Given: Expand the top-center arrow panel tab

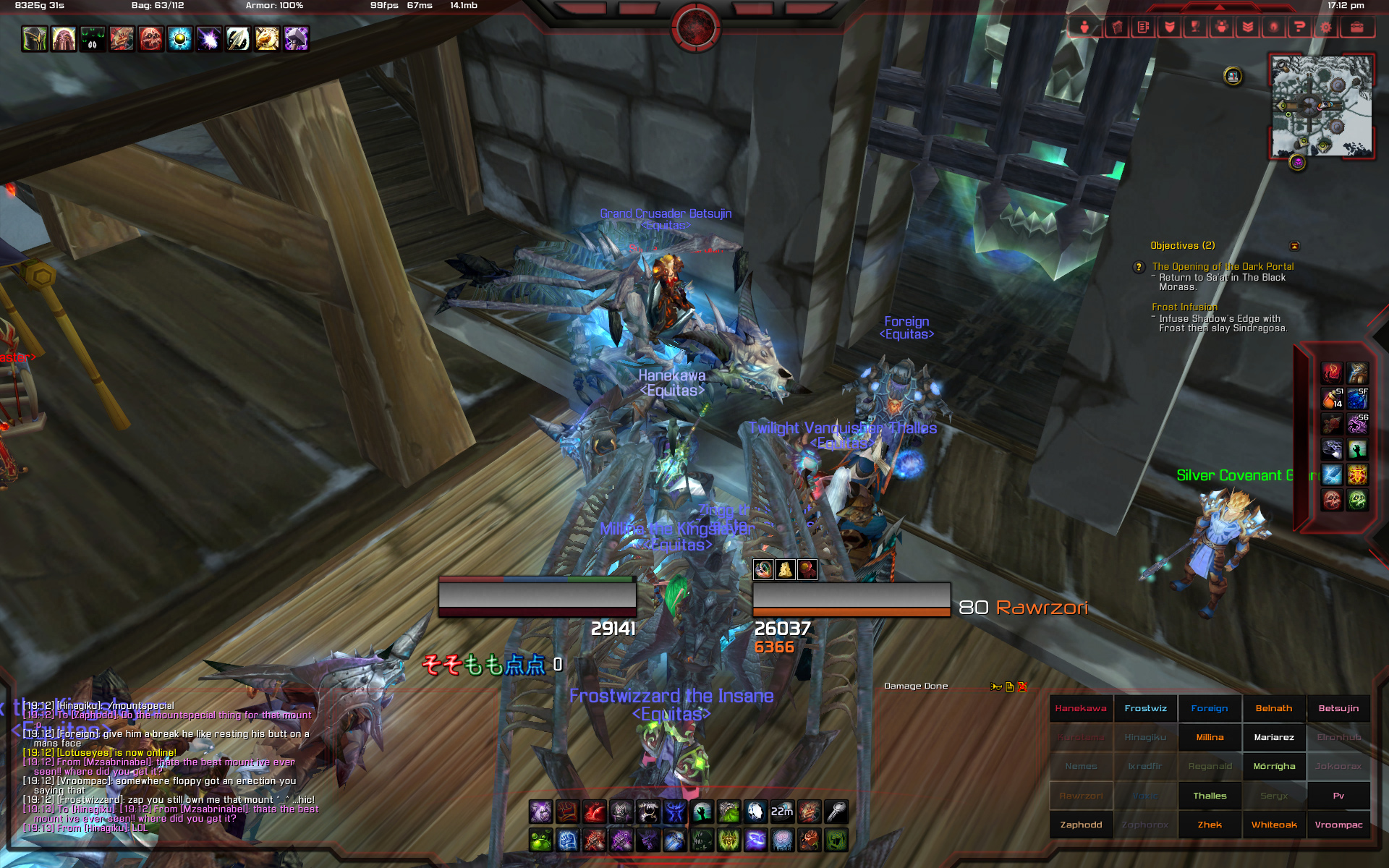Looking at the screenshot, I should (1220, 7).
